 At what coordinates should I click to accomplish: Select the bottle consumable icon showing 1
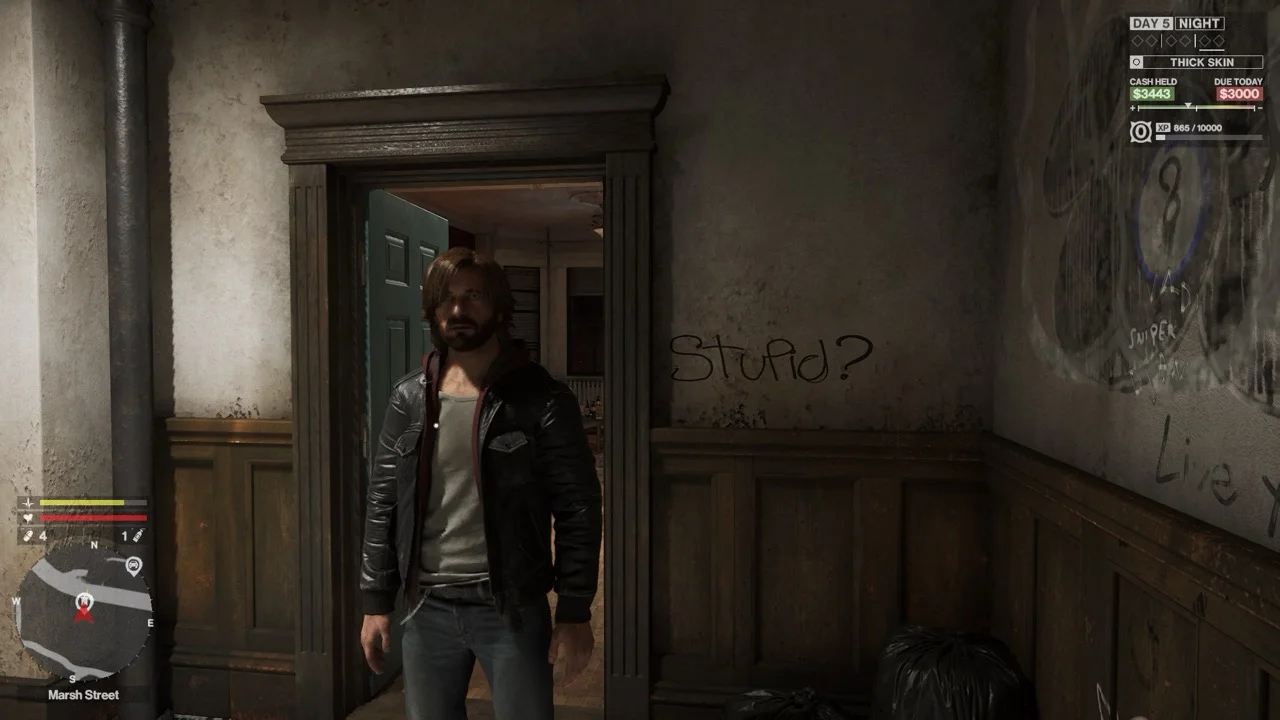tap(139, 534)
